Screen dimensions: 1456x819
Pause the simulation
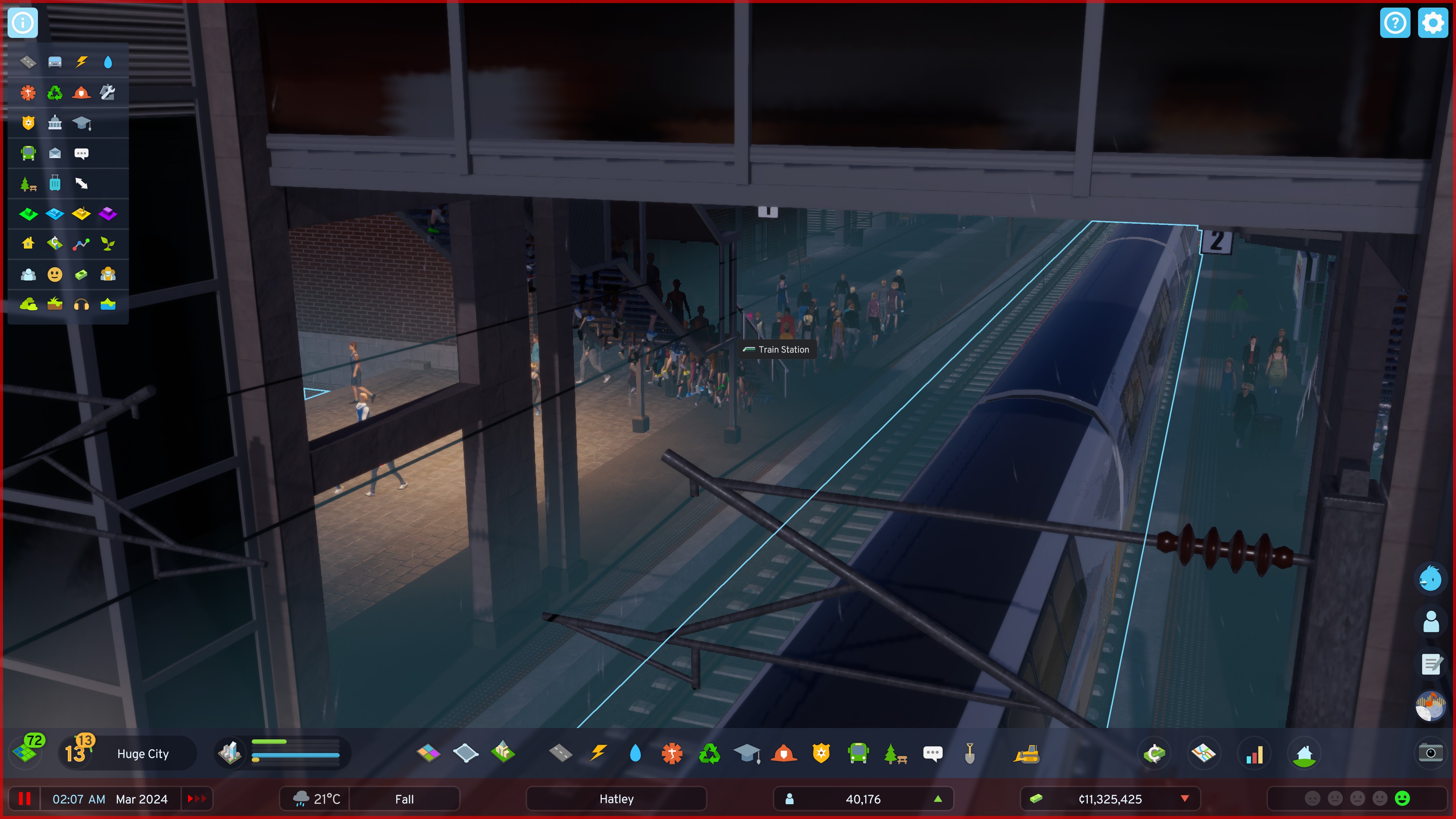(x=25, y=799)
